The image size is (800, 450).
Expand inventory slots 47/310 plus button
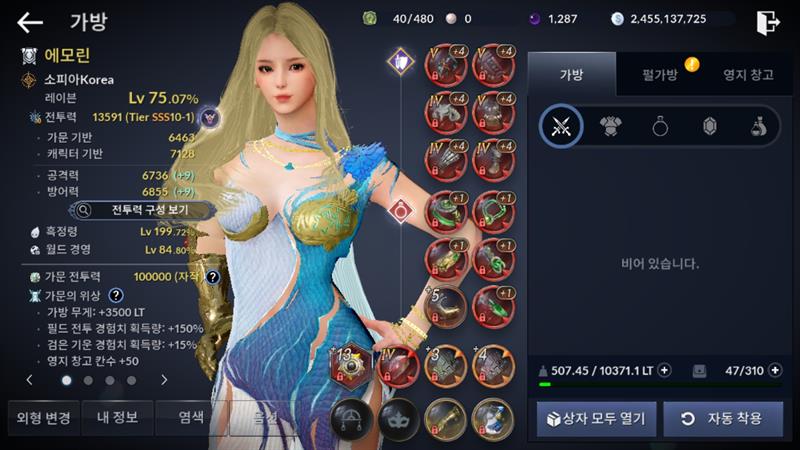click(776, 370)
